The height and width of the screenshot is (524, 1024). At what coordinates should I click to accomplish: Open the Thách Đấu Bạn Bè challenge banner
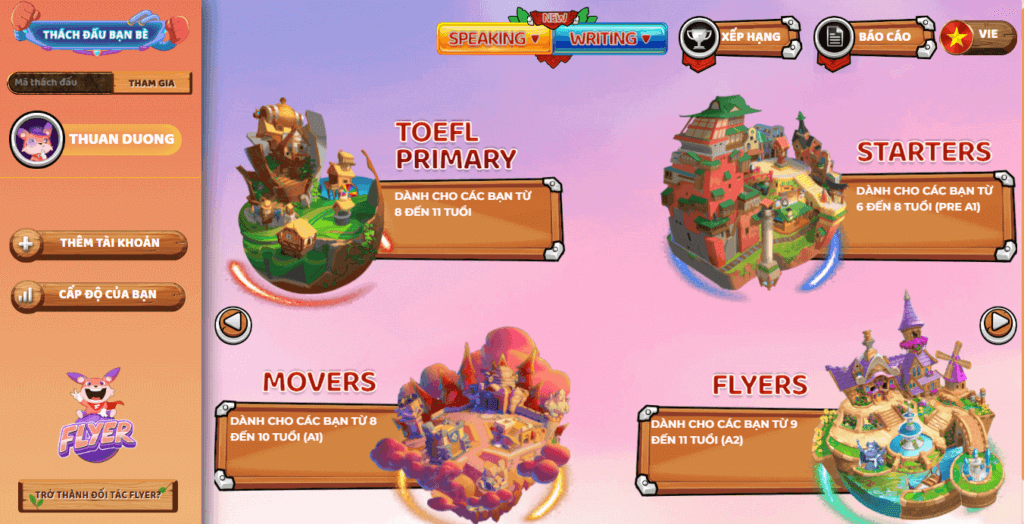coord(95,33)
